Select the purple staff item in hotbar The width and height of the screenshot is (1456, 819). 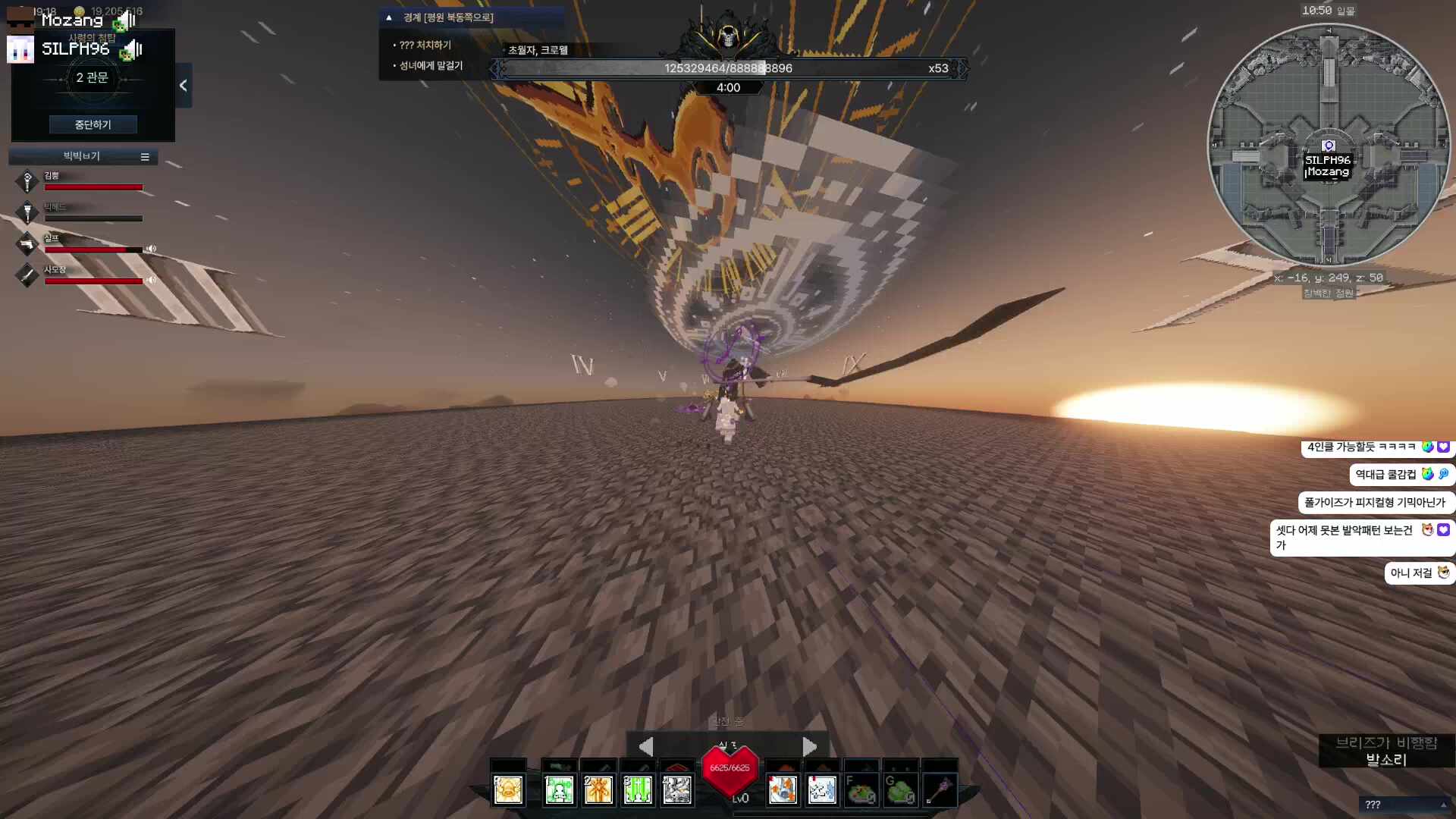click(942, 789)
